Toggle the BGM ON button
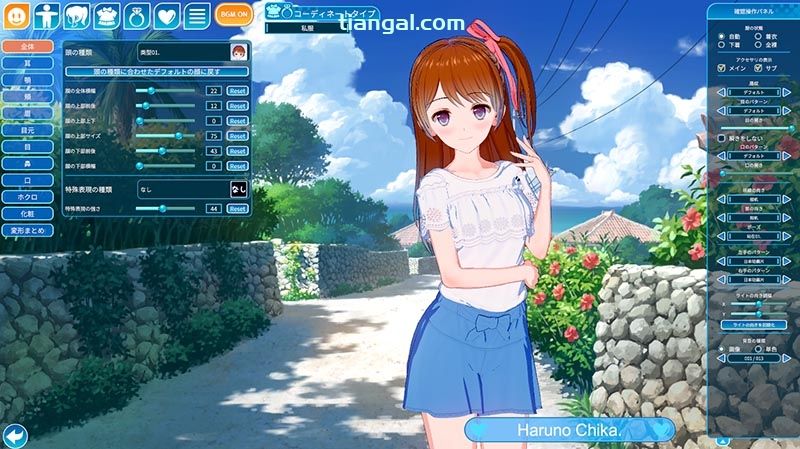 233,15
